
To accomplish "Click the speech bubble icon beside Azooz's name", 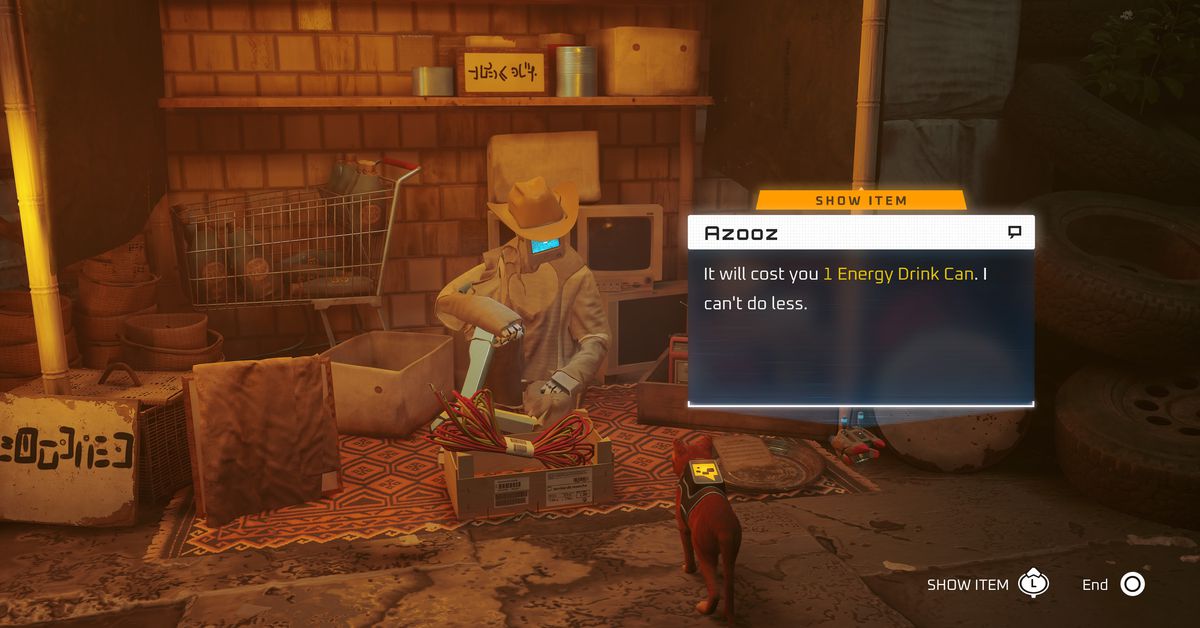I will pyautogui.click(x=1014, y=233).
